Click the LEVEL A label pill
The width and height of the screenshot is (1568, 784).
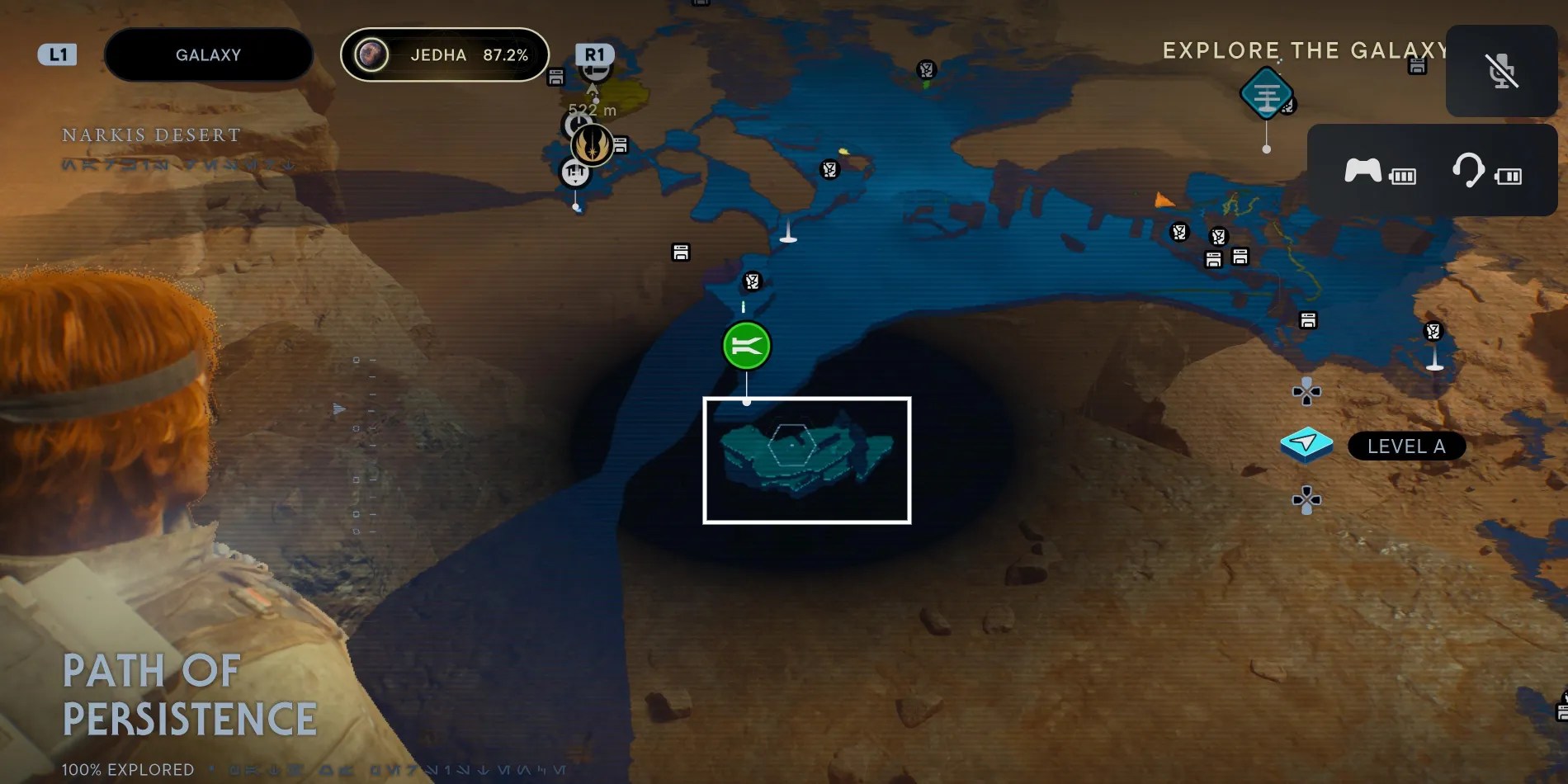pyautogui.click(x=1406, y=446)
